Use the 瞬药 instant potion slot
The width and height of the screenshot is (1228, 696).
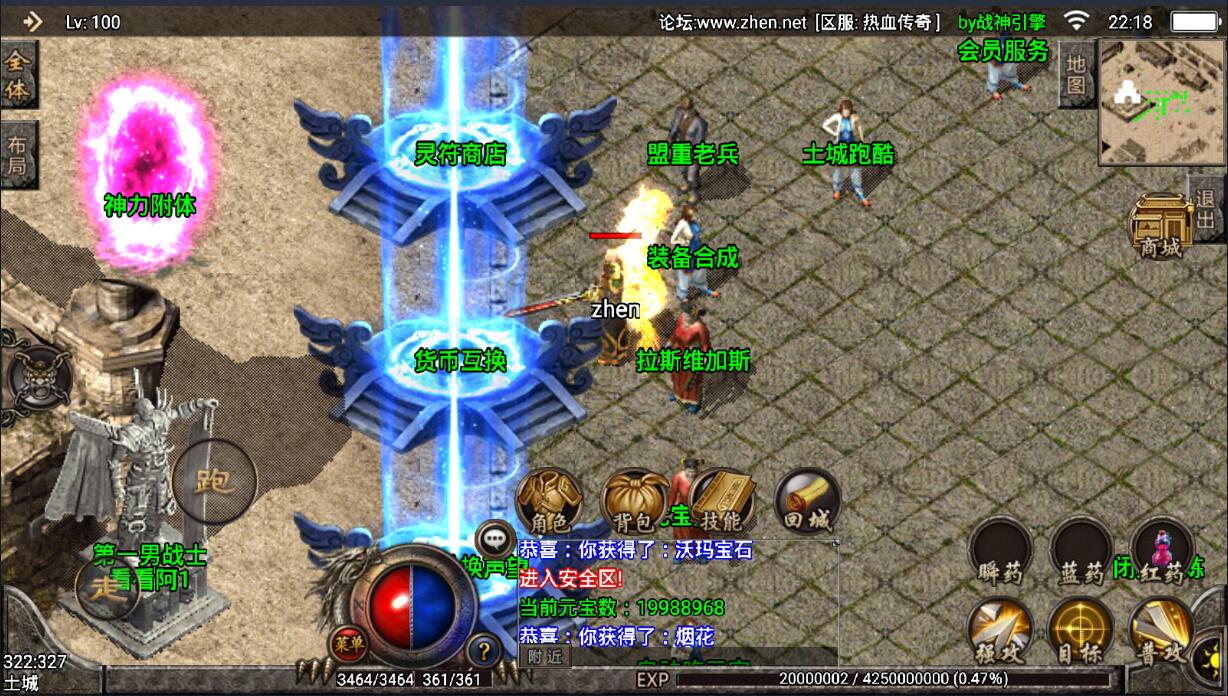click(x=1001, y=554)
